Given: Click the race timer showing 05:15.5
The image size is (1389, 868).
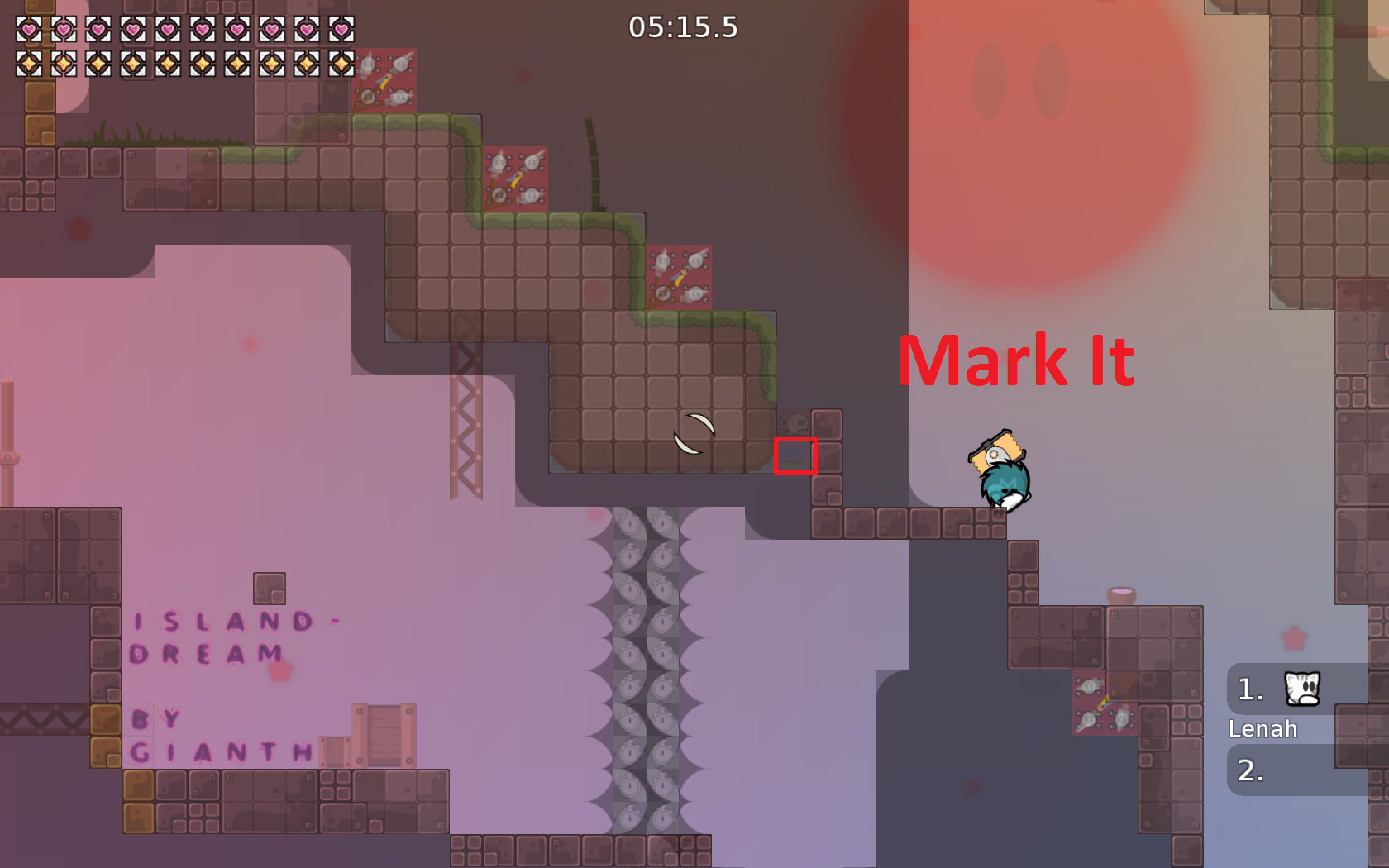Looking at the screenshot, I should tap(683, 27).
